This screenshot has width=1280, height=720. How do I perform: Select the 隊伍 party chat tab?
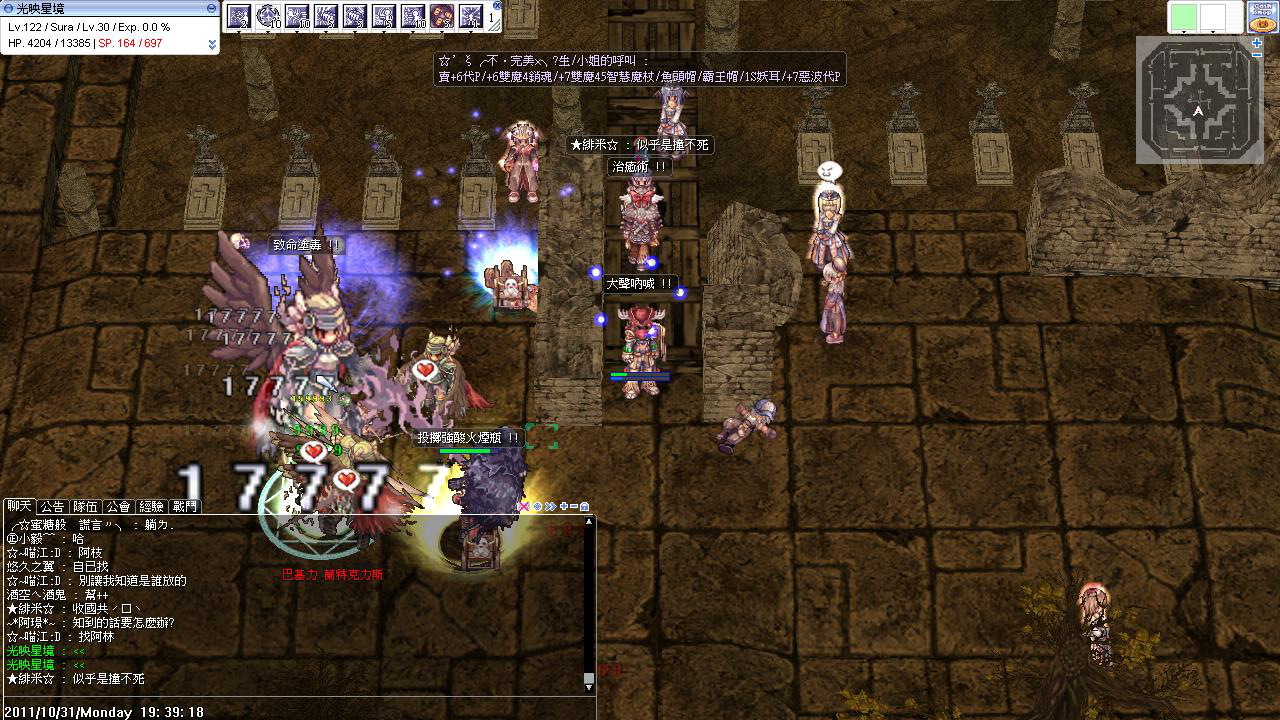tap(85, 507)
